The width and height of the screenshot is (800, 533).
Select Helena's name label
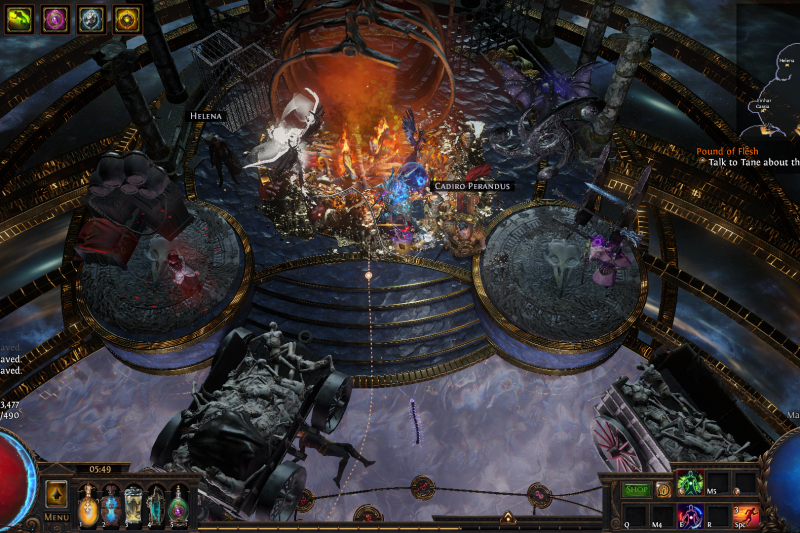[205, 116]
